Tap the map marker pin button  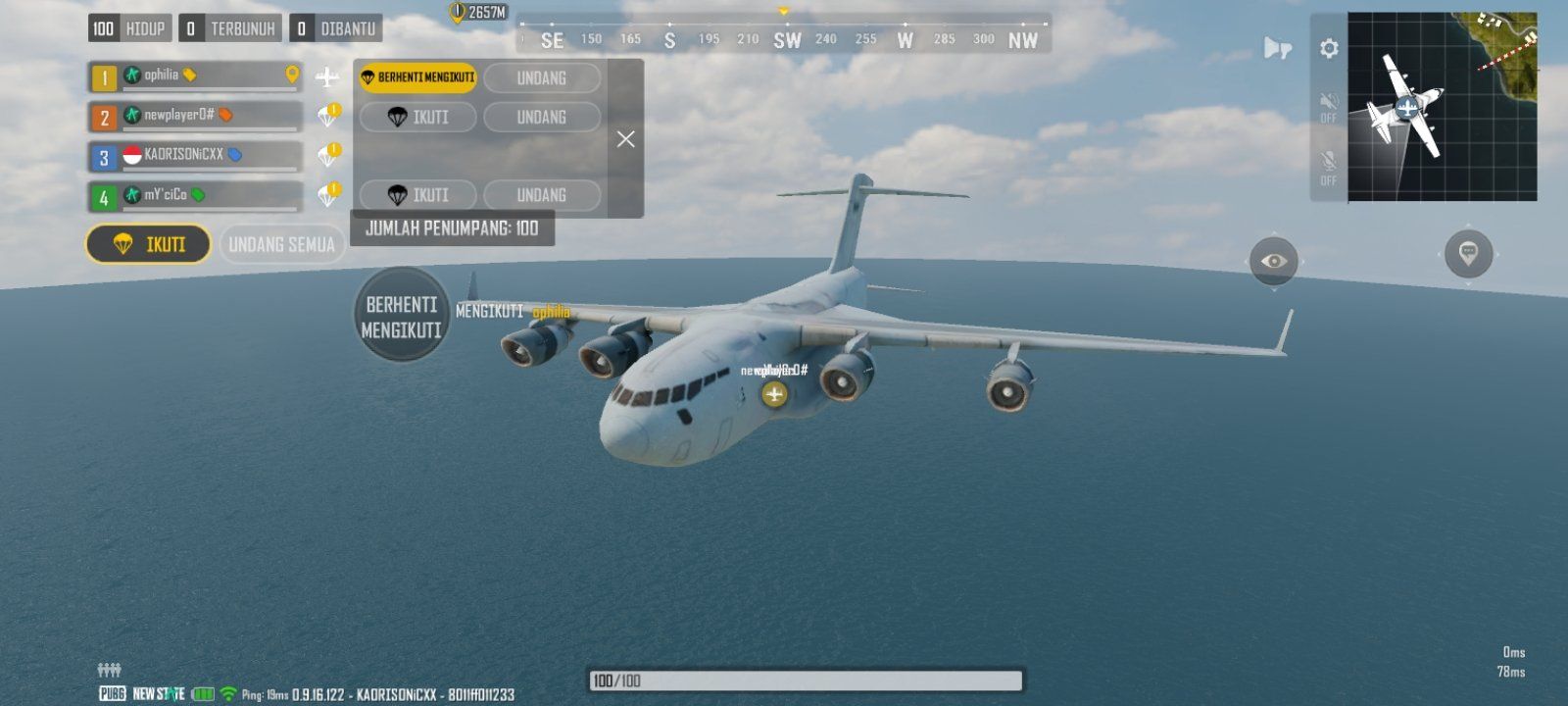click(1468, 254)
